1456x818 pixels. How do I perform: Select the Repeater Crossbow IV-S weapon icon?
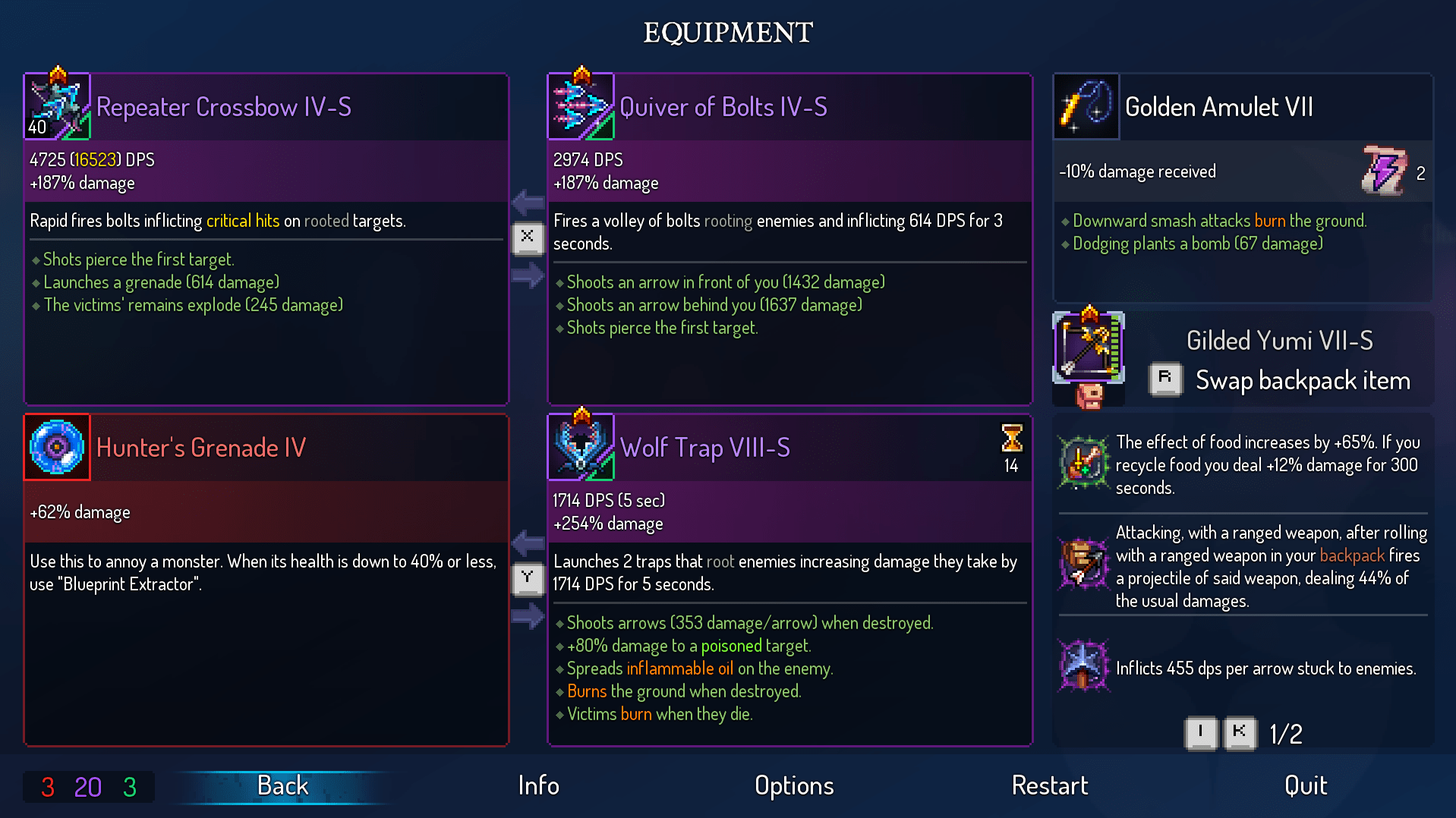tap(57, 106)
